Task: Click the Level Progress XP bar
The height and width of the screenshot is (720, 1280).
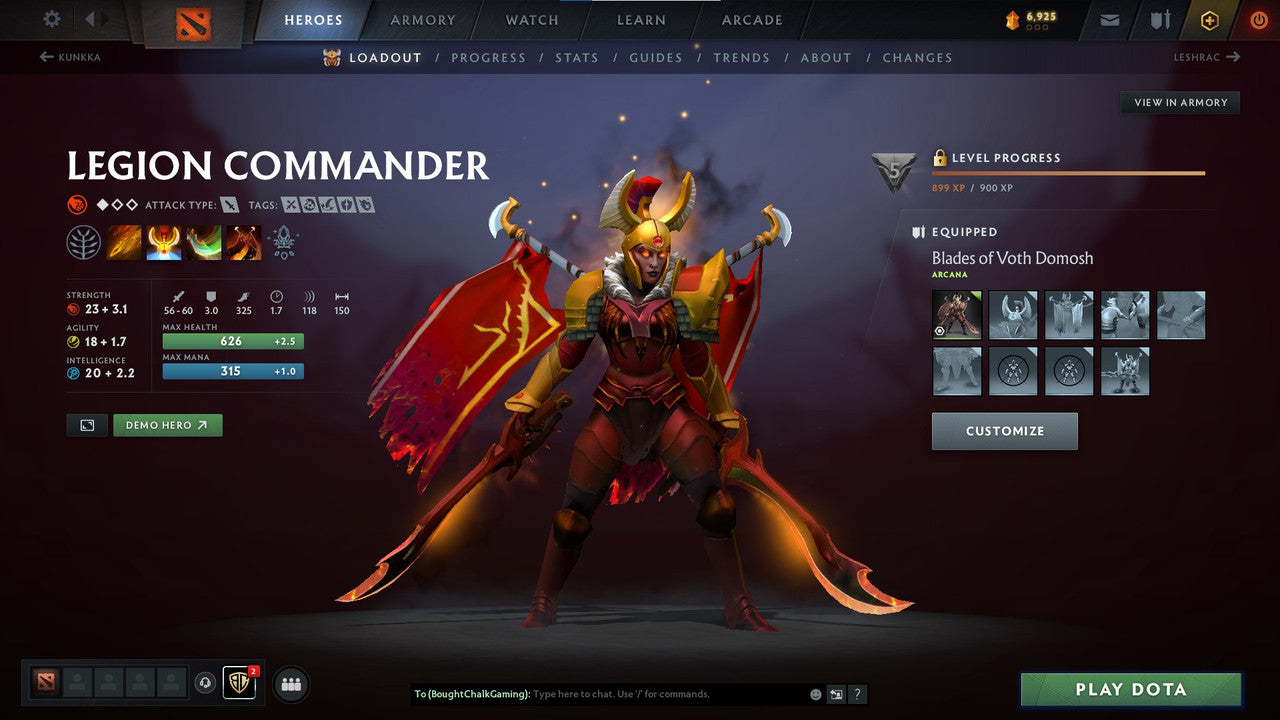Action: tap(1070, 172)
